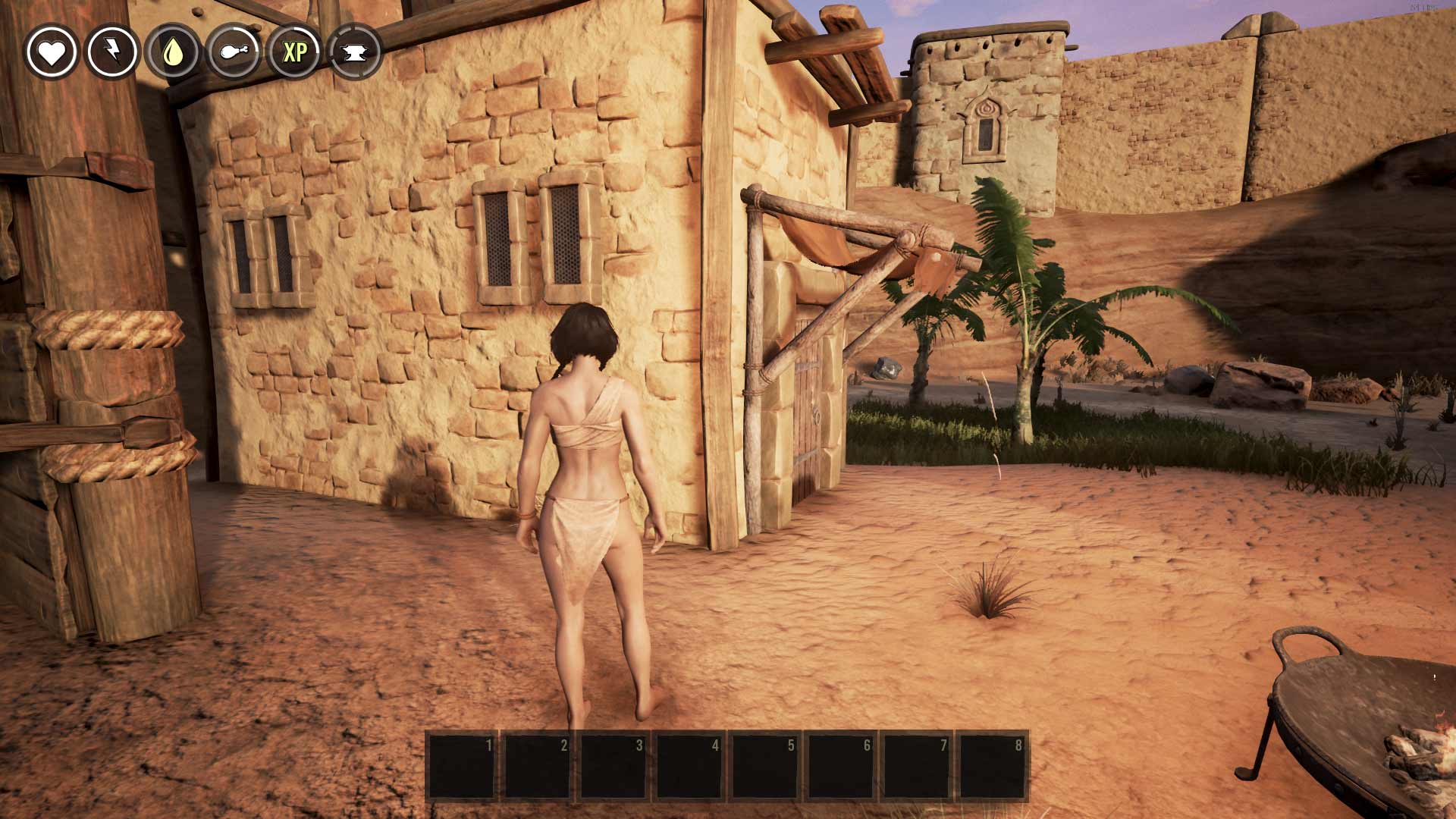Select the lightning bolt stamina icon

point(112,52)
